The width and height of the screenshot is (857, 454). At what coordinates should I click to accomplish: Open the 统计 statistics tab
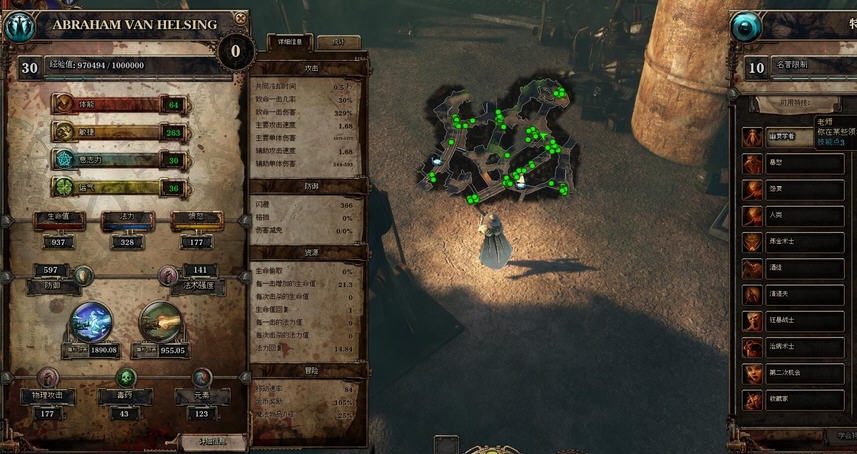pos(339,42)
